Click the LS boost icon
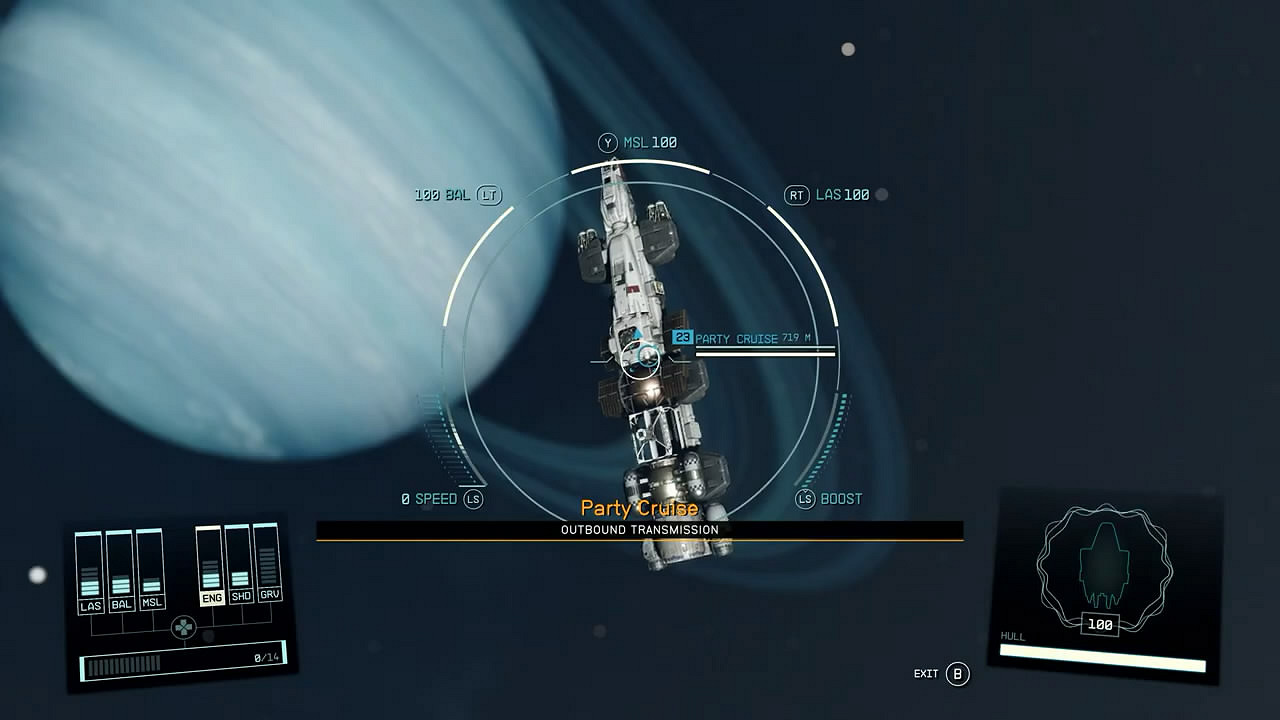The width and height of the screenshot is (1280, 720). point(803,498)
